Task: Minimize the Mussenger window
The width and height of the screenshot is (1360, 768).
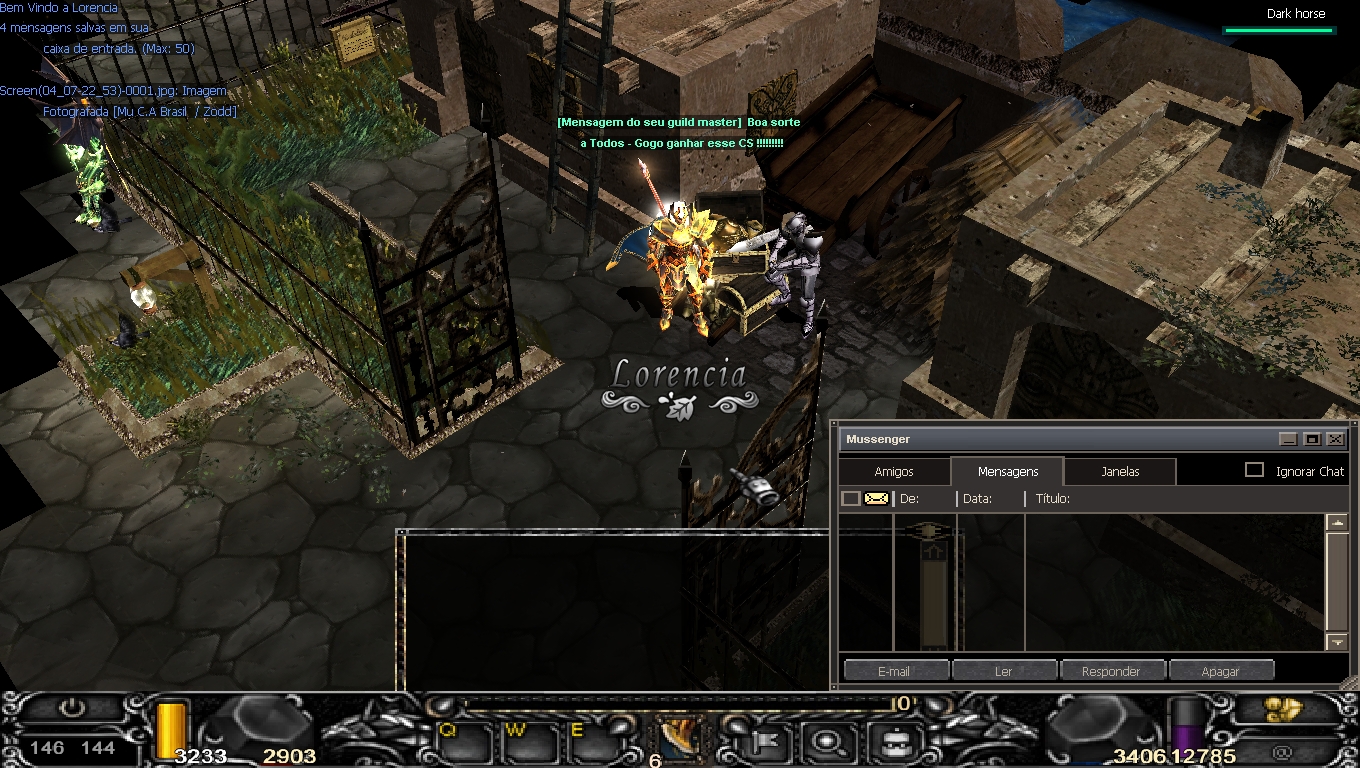Action: [x=1289, y=439]
